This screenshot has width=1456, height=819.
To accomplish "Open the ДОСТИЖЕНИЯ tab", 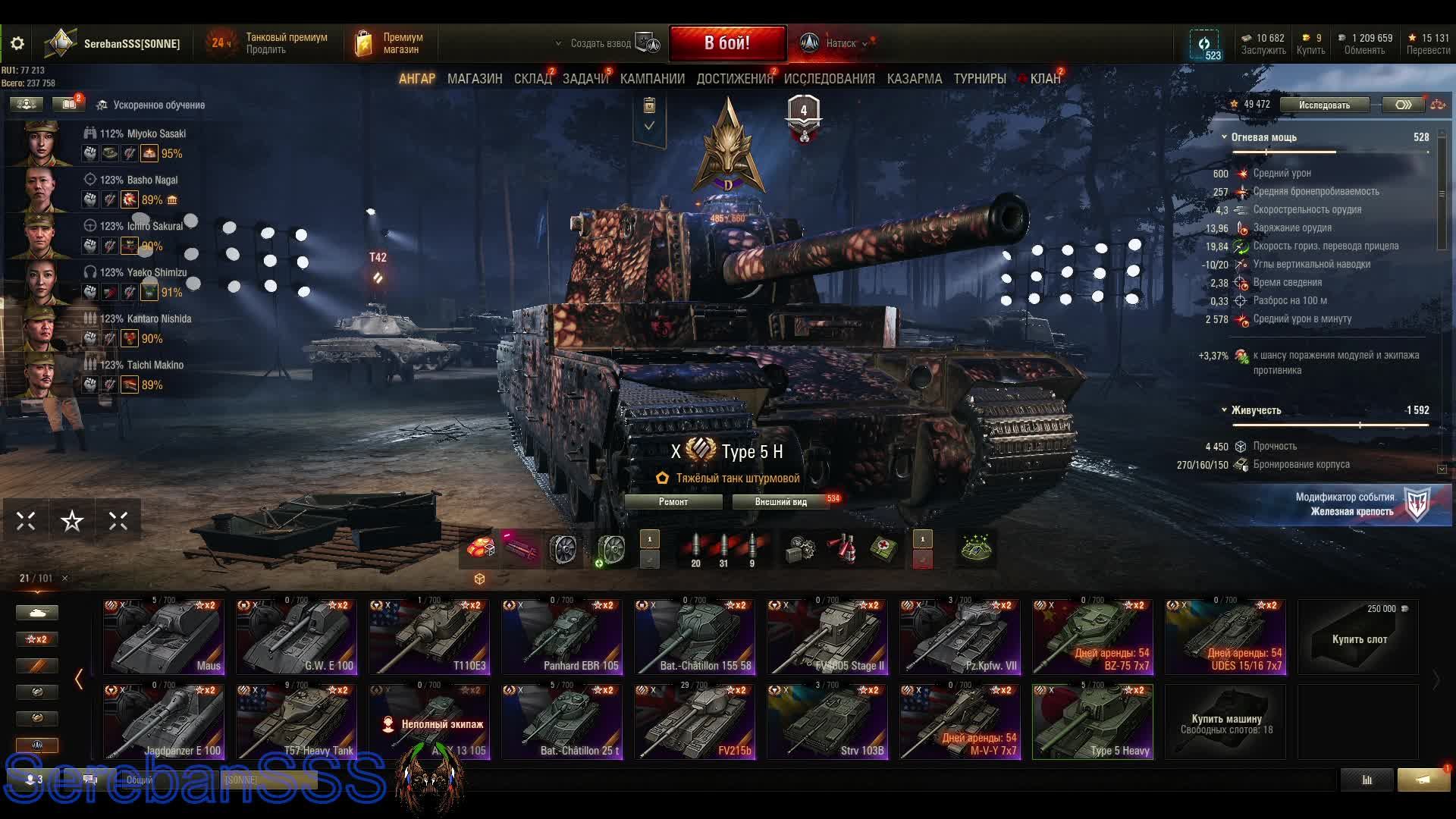I will [734, 79].
